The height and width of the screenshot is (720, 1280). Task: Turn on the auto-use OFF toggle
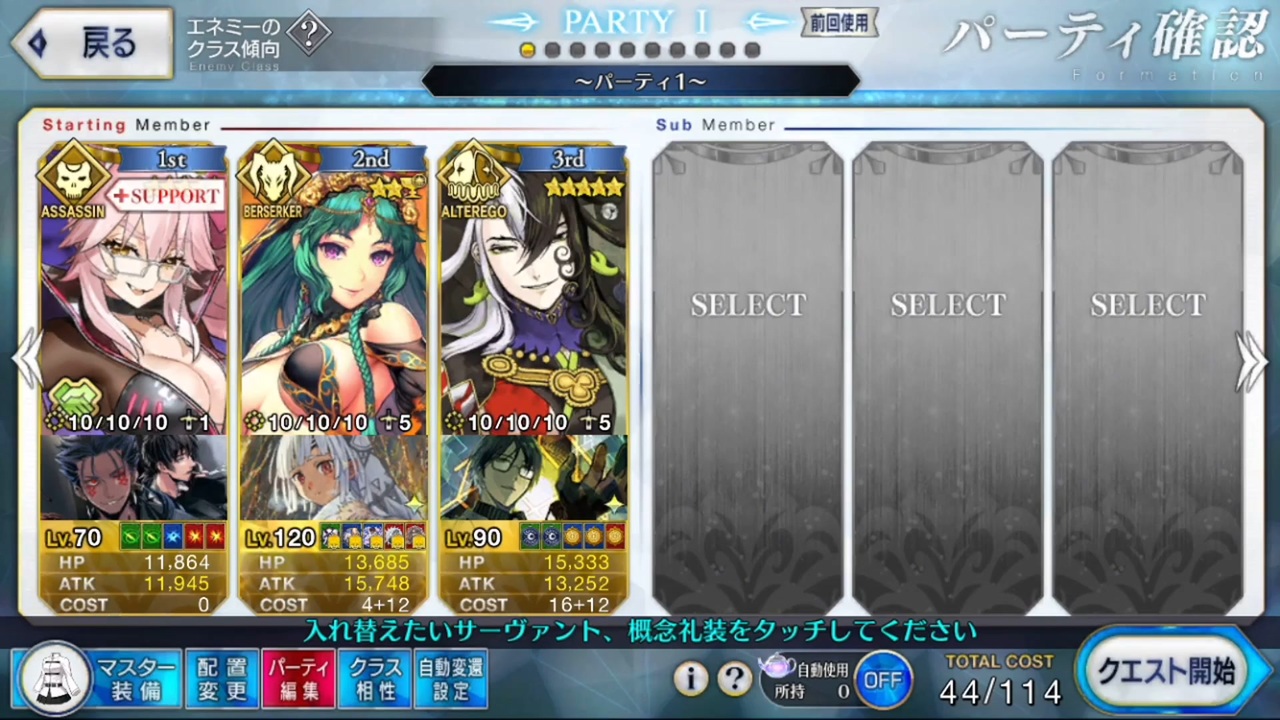click(x=884, y=679)
